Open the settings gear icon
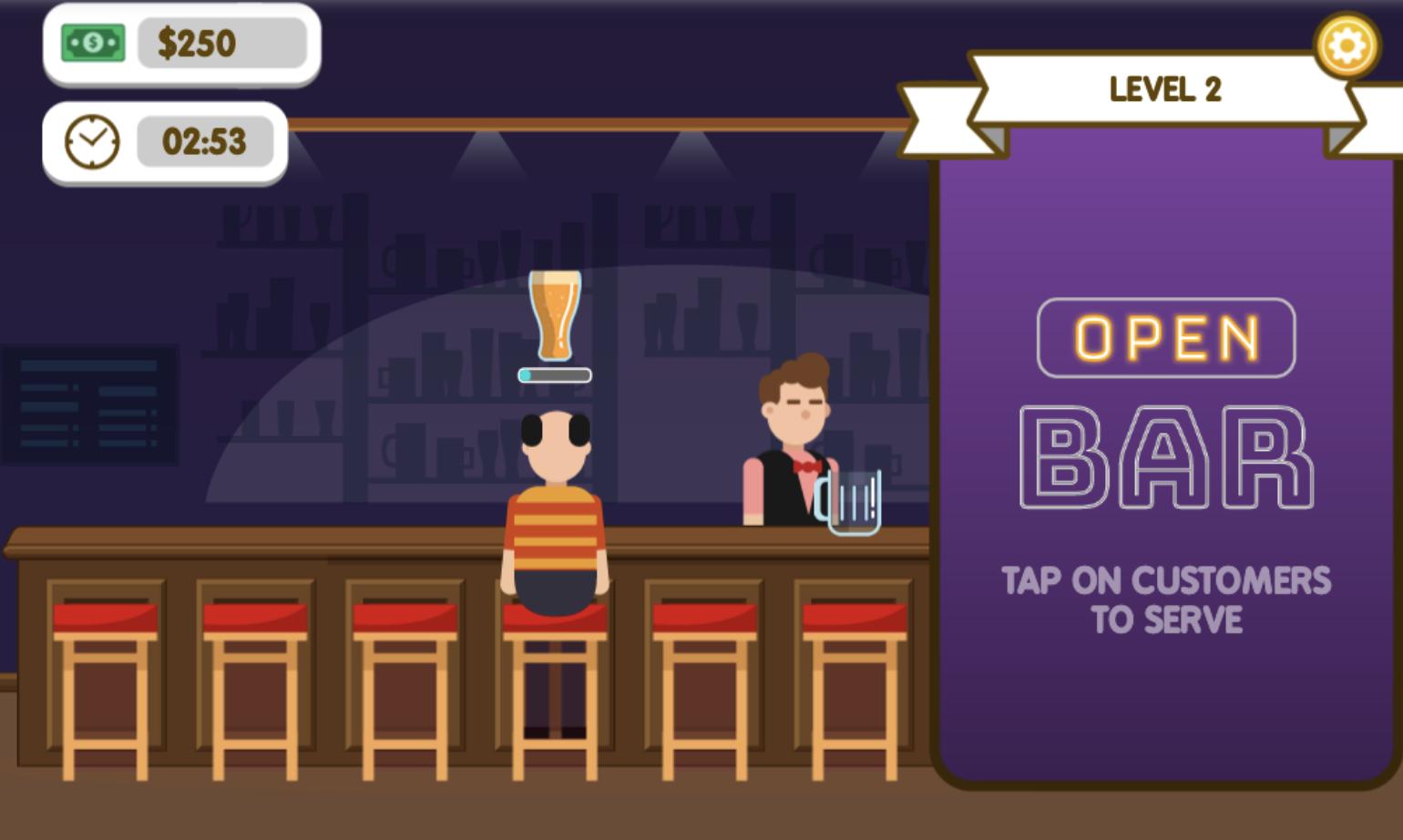 1347,46
